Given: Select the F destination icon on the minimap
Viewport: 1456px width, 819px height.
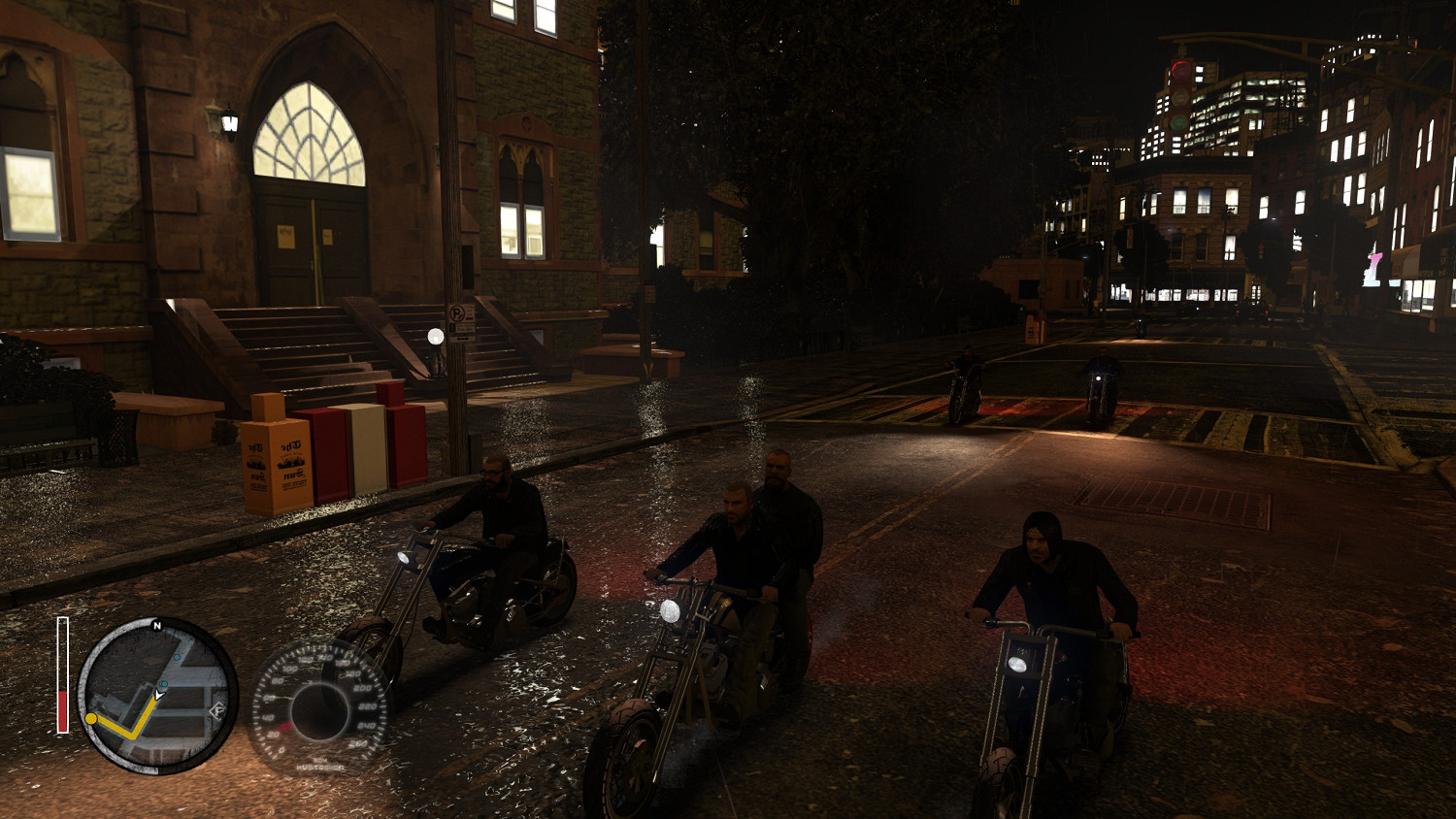Looking at the screenshot, I should (218, 710).
